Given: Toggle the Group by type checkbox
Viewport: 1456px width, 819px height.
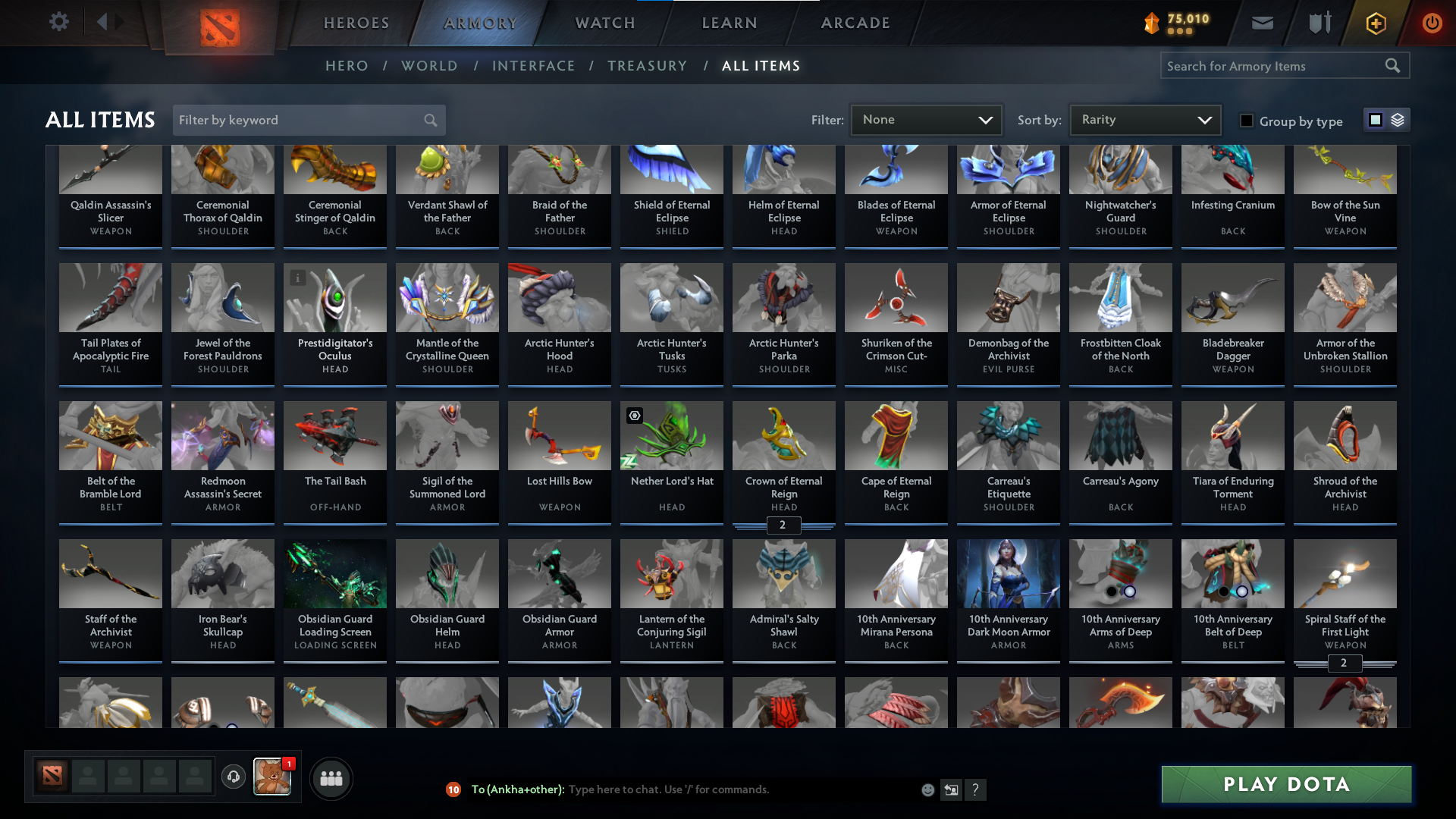Looking at the screenshot, I should tap(1246, 120).
